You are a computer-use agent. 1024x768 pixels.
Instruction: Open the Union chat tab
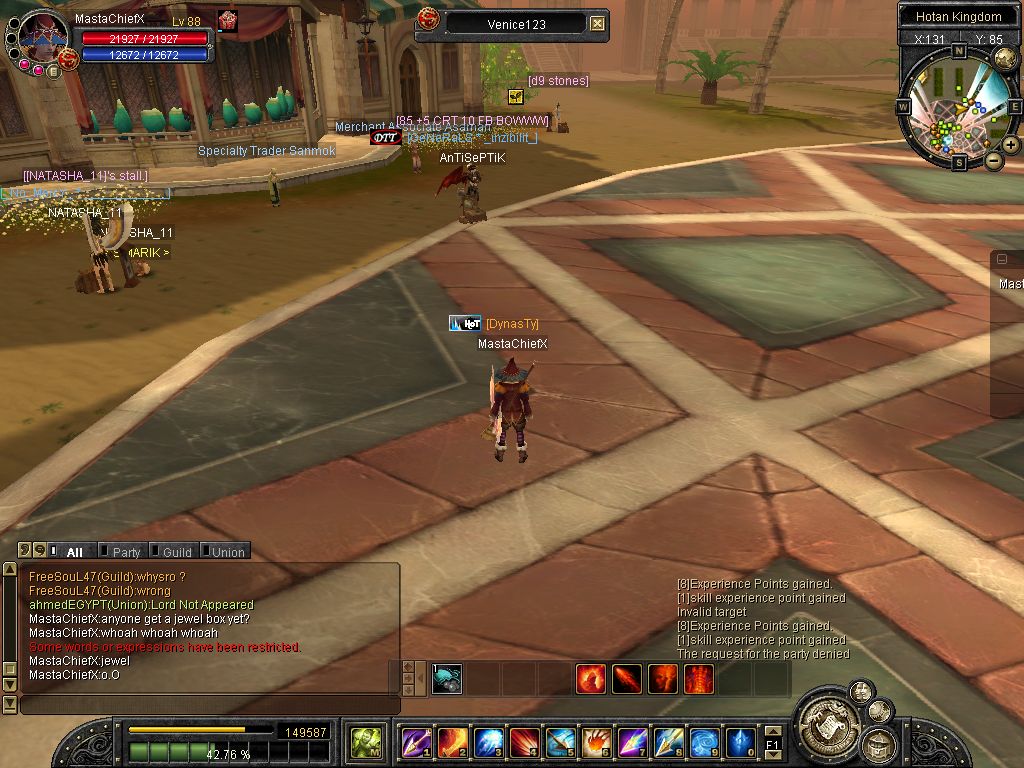[x=227, y=552]
